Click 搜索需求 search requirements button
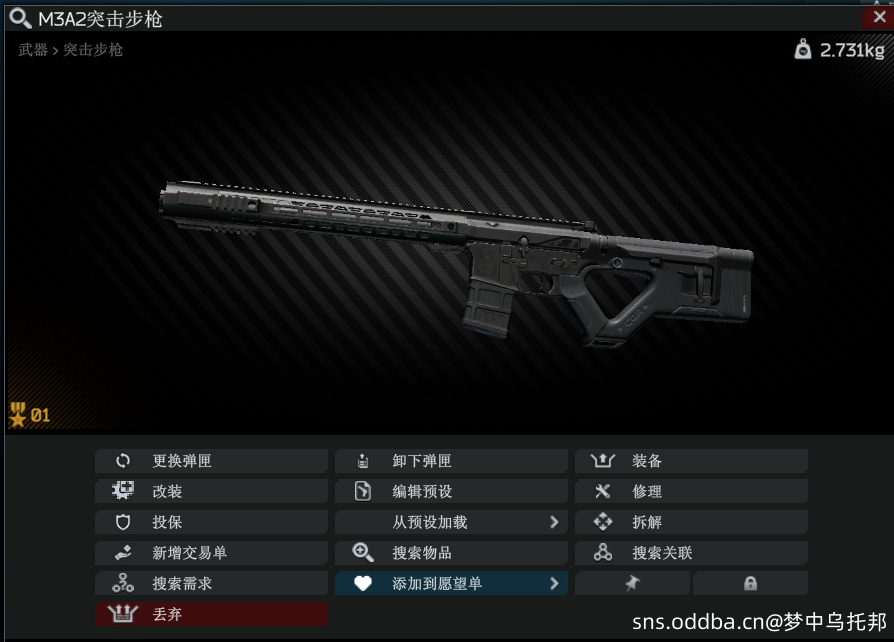The height and width of the screenshot is (642, 894). 211,583
